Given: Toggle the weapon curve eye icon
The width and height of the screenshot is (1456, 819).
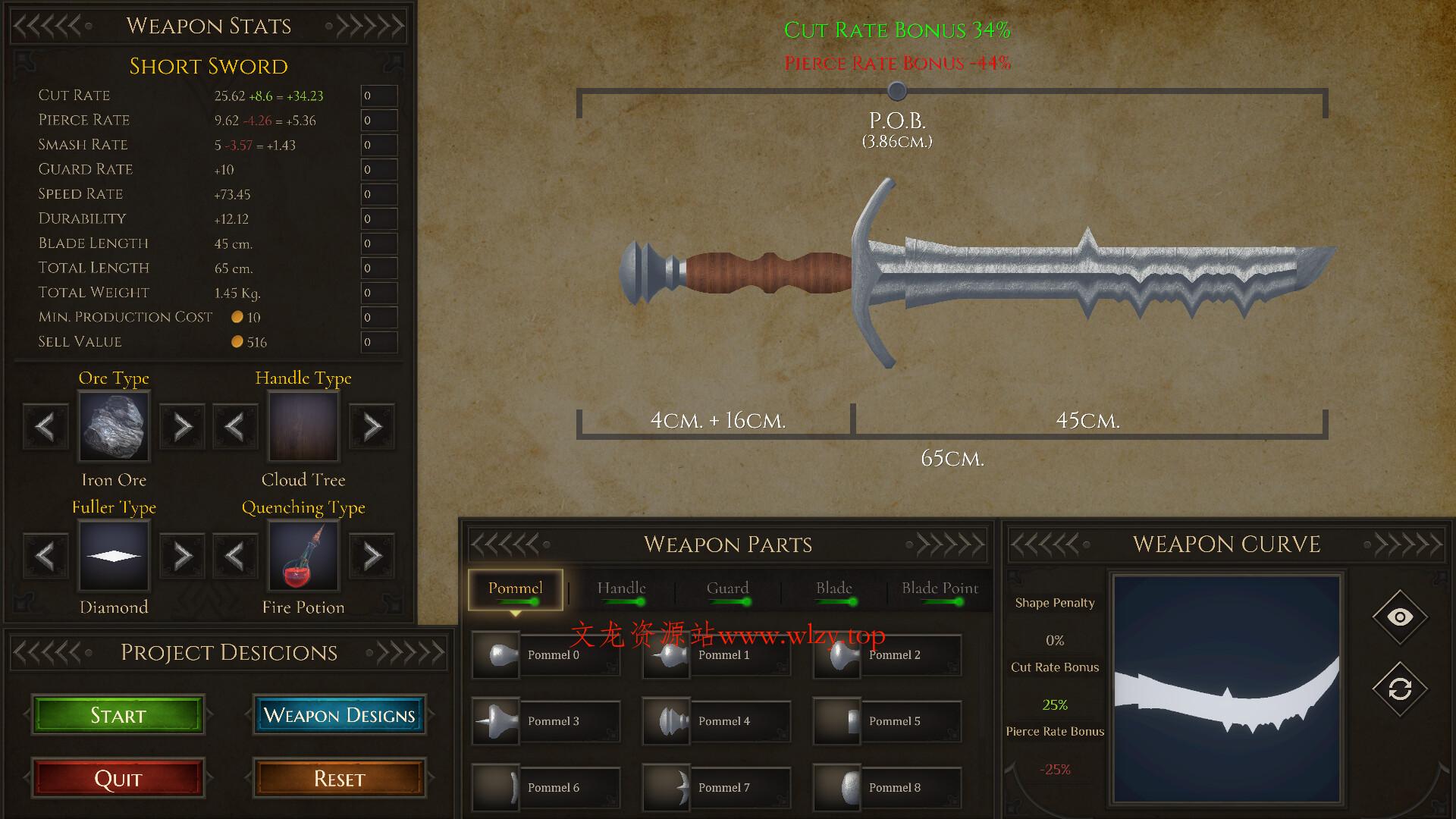Looking at the screenshot, I should (1399, 617).
